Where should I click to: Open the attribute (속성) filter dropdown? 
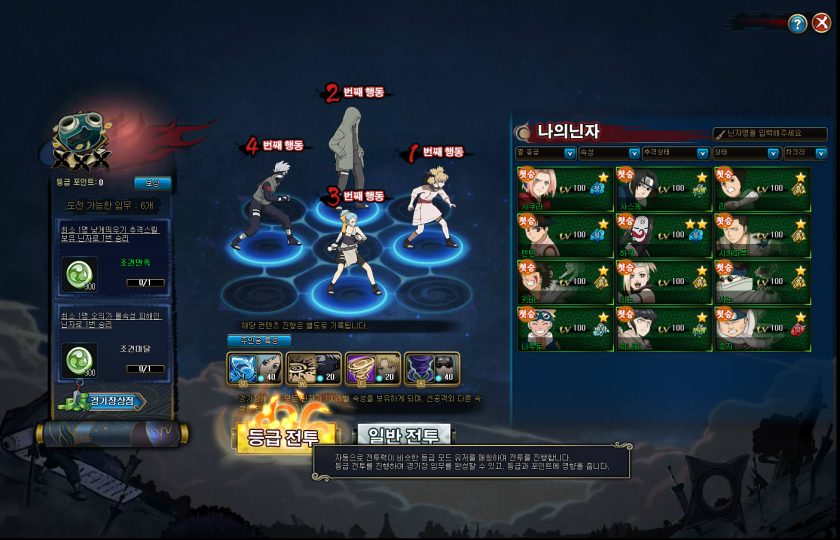coord(608,153)
